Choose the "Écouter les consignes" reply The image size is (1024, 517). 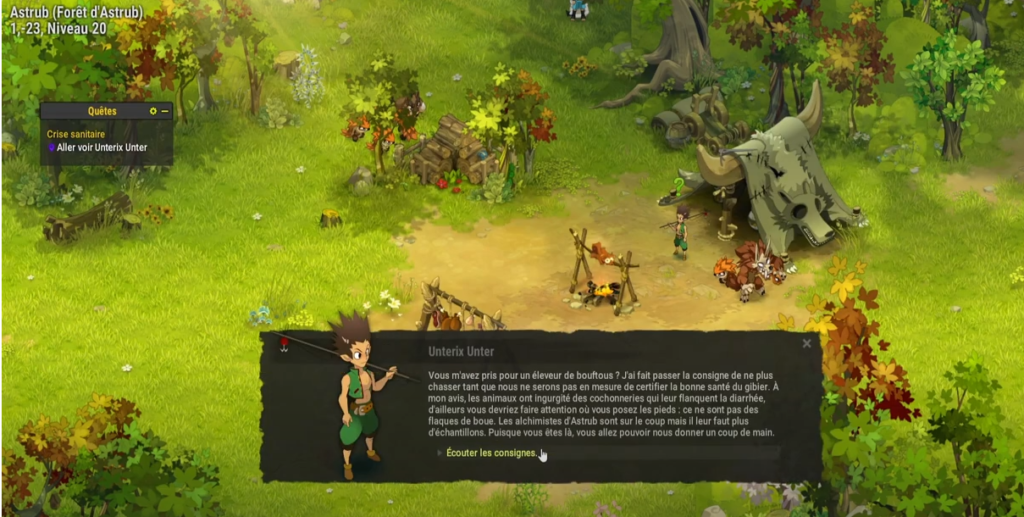point(491,453)
